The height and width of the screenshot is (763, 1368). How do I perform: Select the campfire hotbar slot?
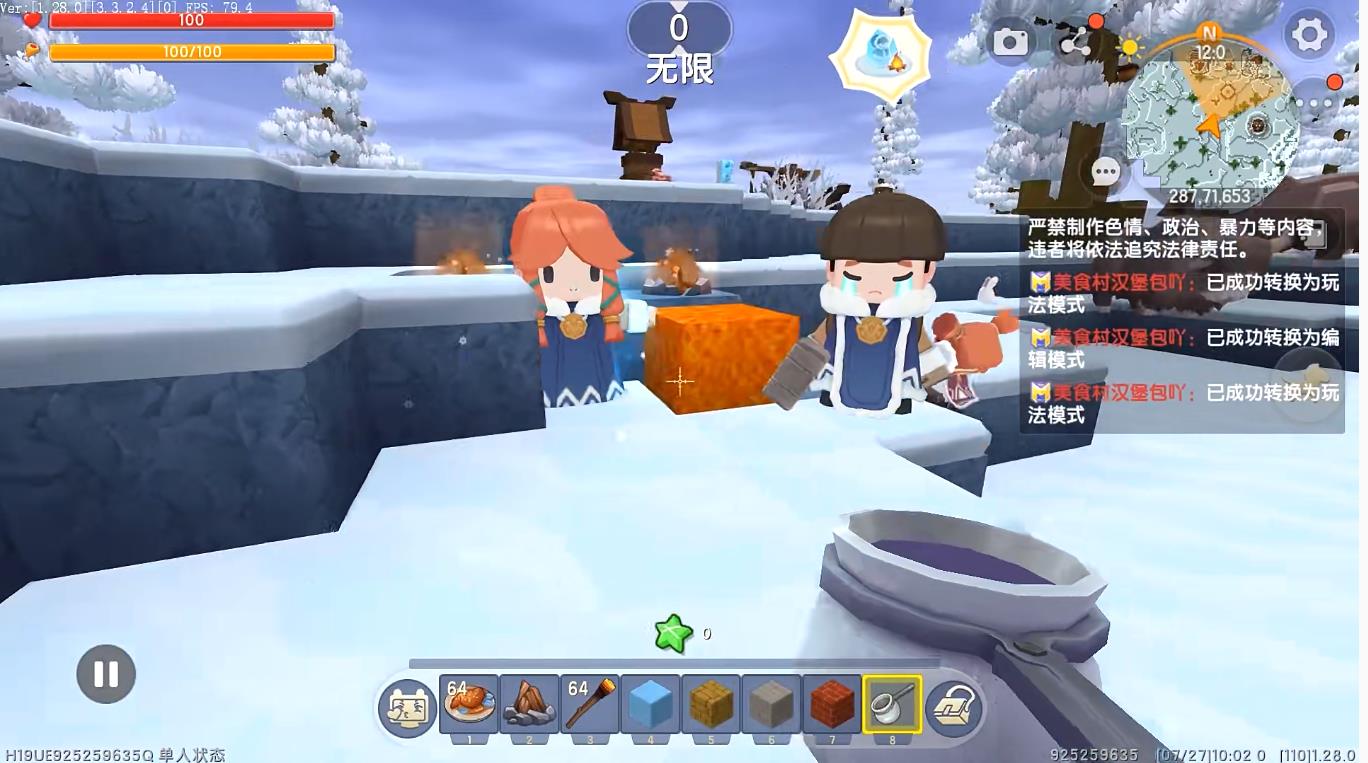530,704
